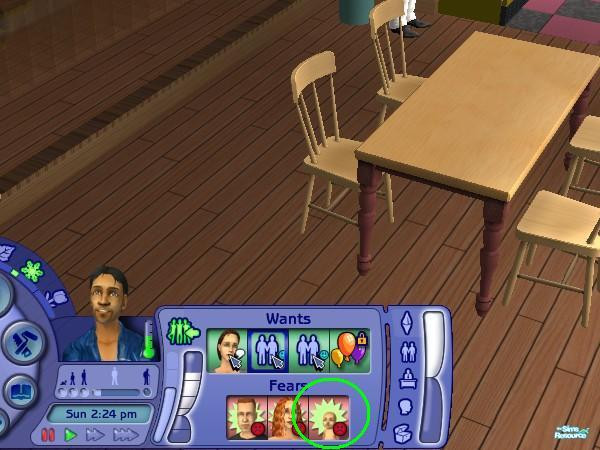Image resolution: width=600 pixels, height=450 pixels.
Task: Pause the game with the red pause button
Action: (x=48, y=435)
